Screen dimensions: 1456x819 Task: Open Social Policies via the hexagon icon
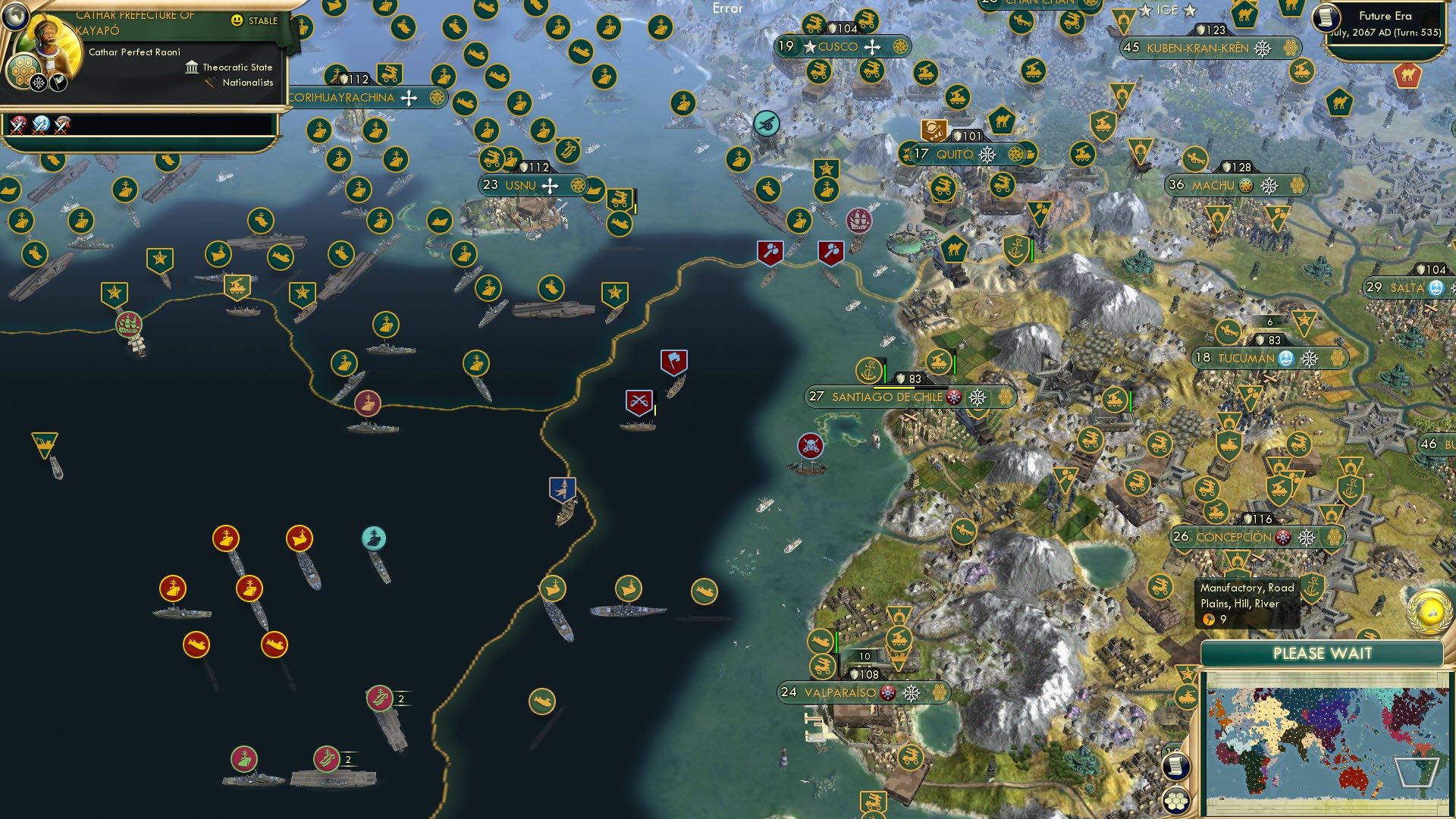24,70
